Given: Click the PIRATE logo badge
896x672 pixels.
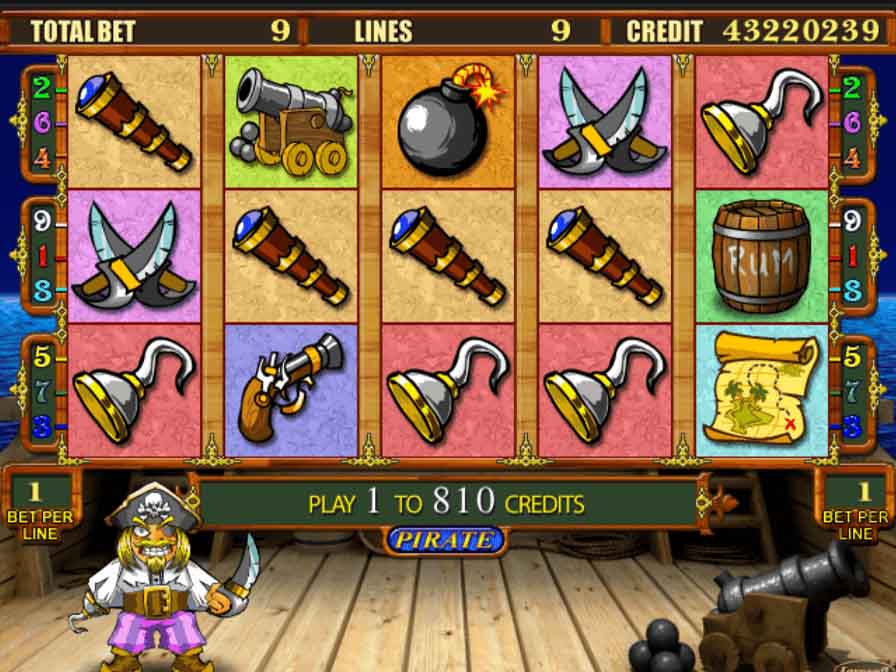Looking at the screenshot, I should tap(445, 541).
